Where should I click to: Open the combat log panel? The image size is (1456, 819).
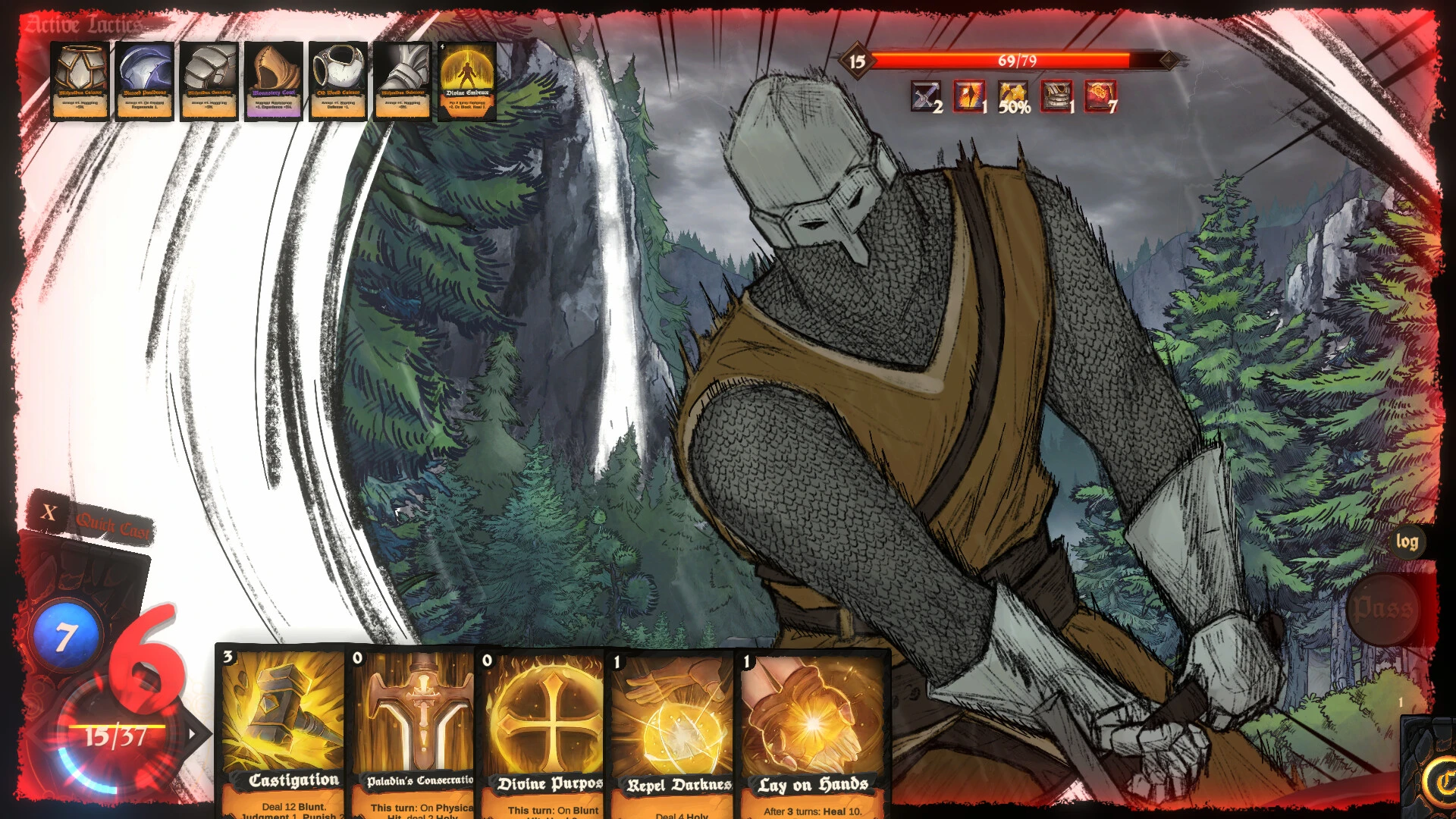click(x=1407, y=543)
